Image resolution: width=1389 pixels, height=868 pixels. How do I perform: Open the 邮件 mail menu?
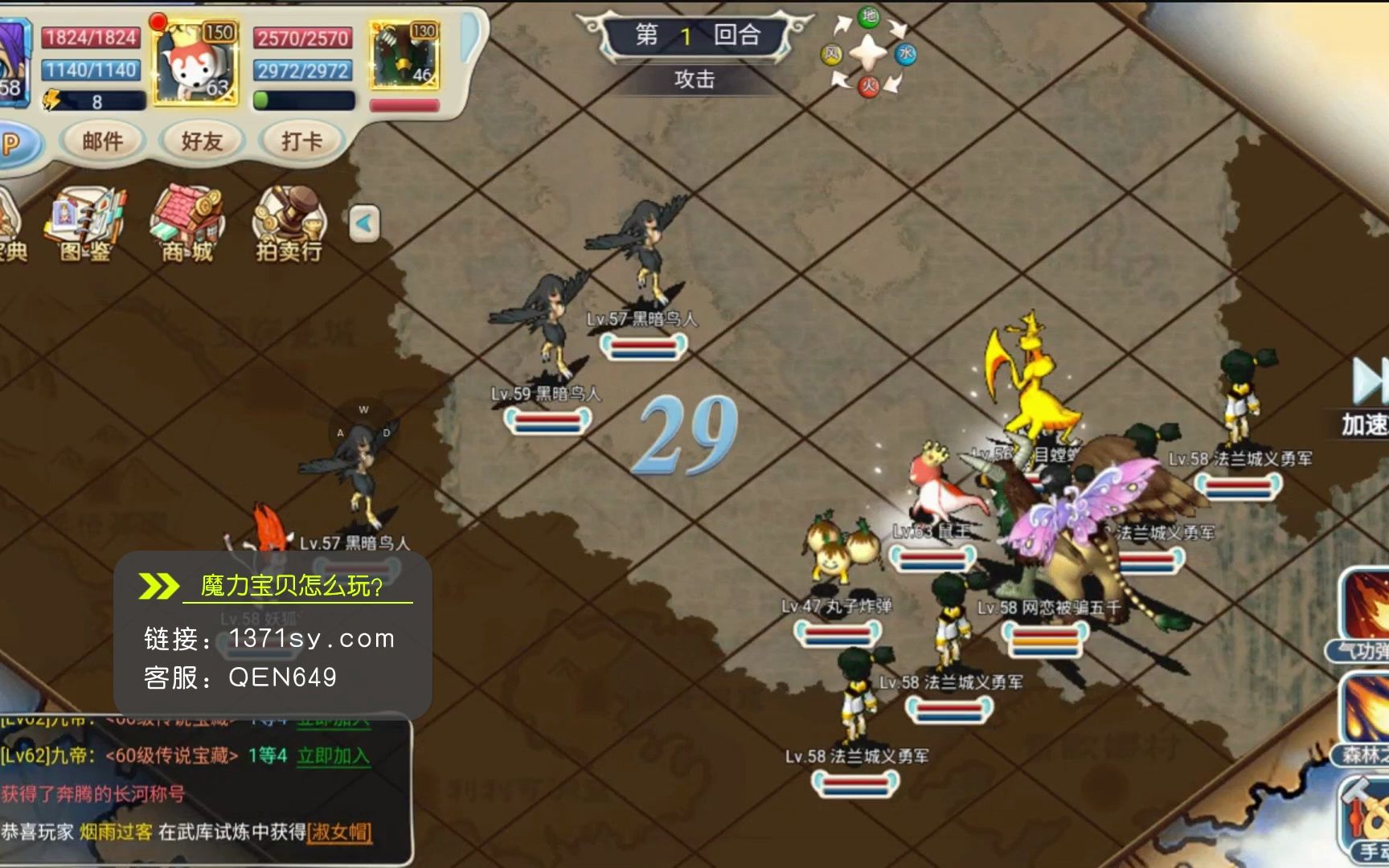coord(102,141)
